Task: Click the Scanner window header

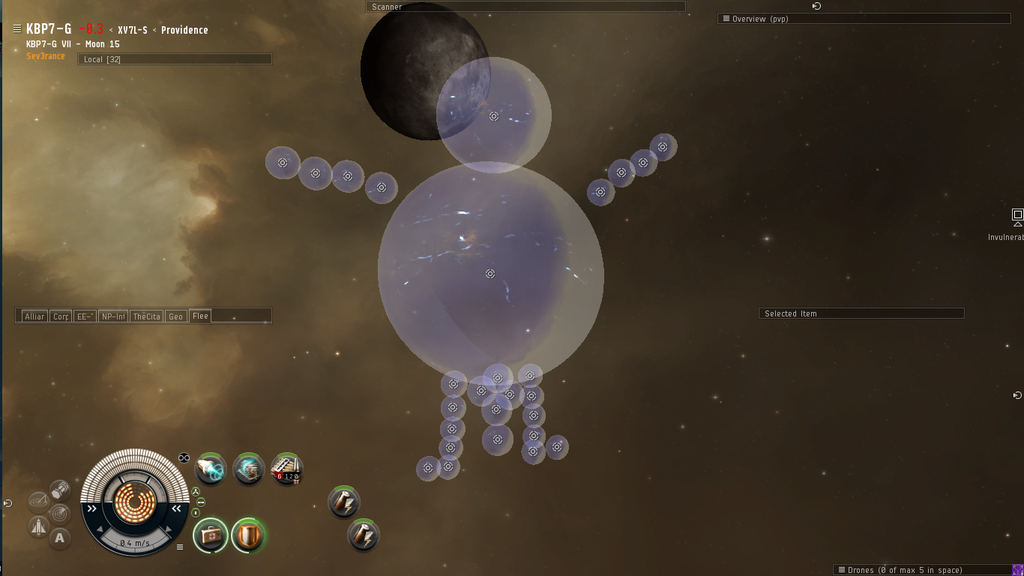Action: click(x=526, y=7)
